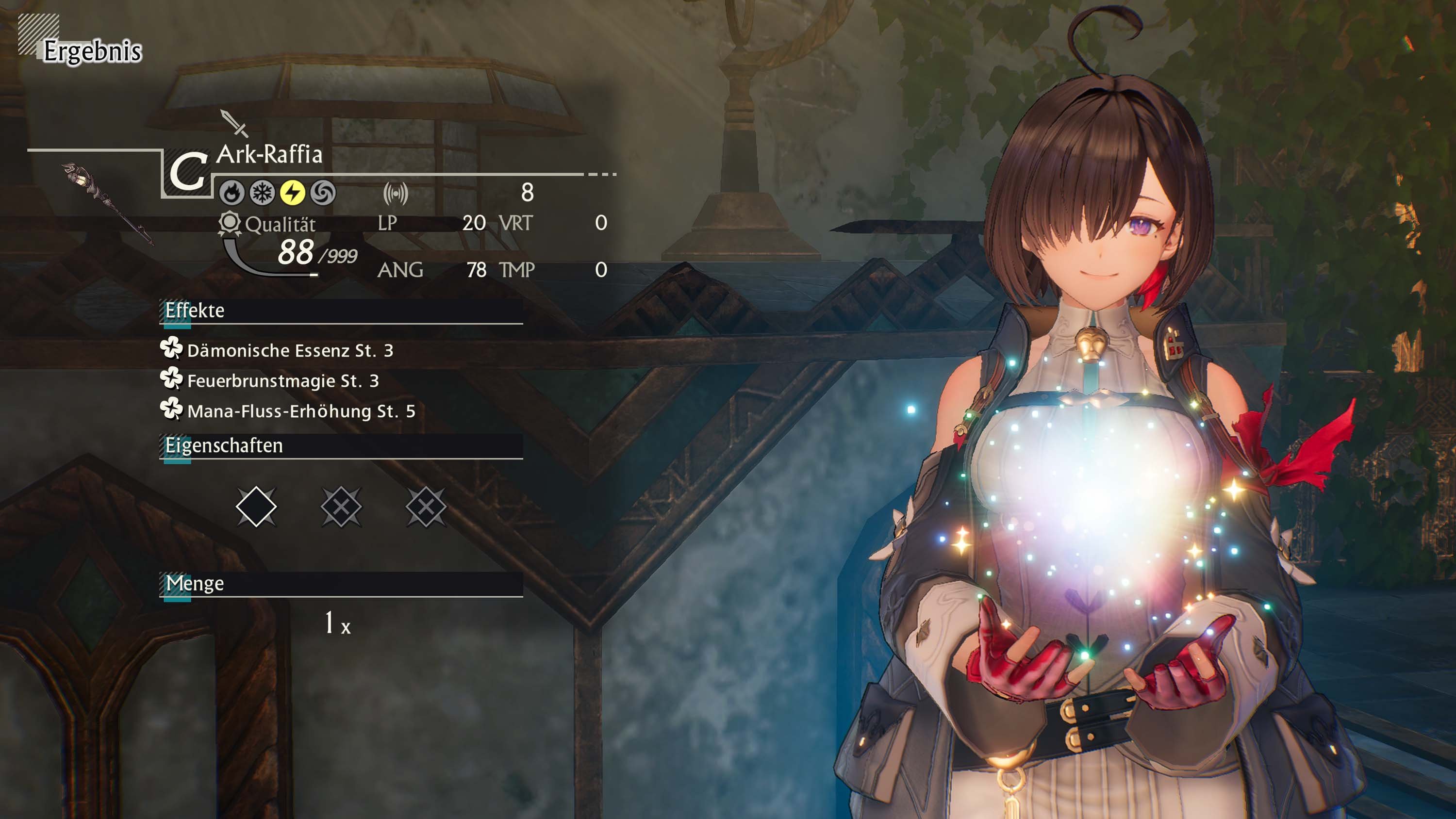The width and height of the screenshot is (1456, 819).
Task: Select the Ark-Raffia staff thumbnail
Action: point(107,202)
